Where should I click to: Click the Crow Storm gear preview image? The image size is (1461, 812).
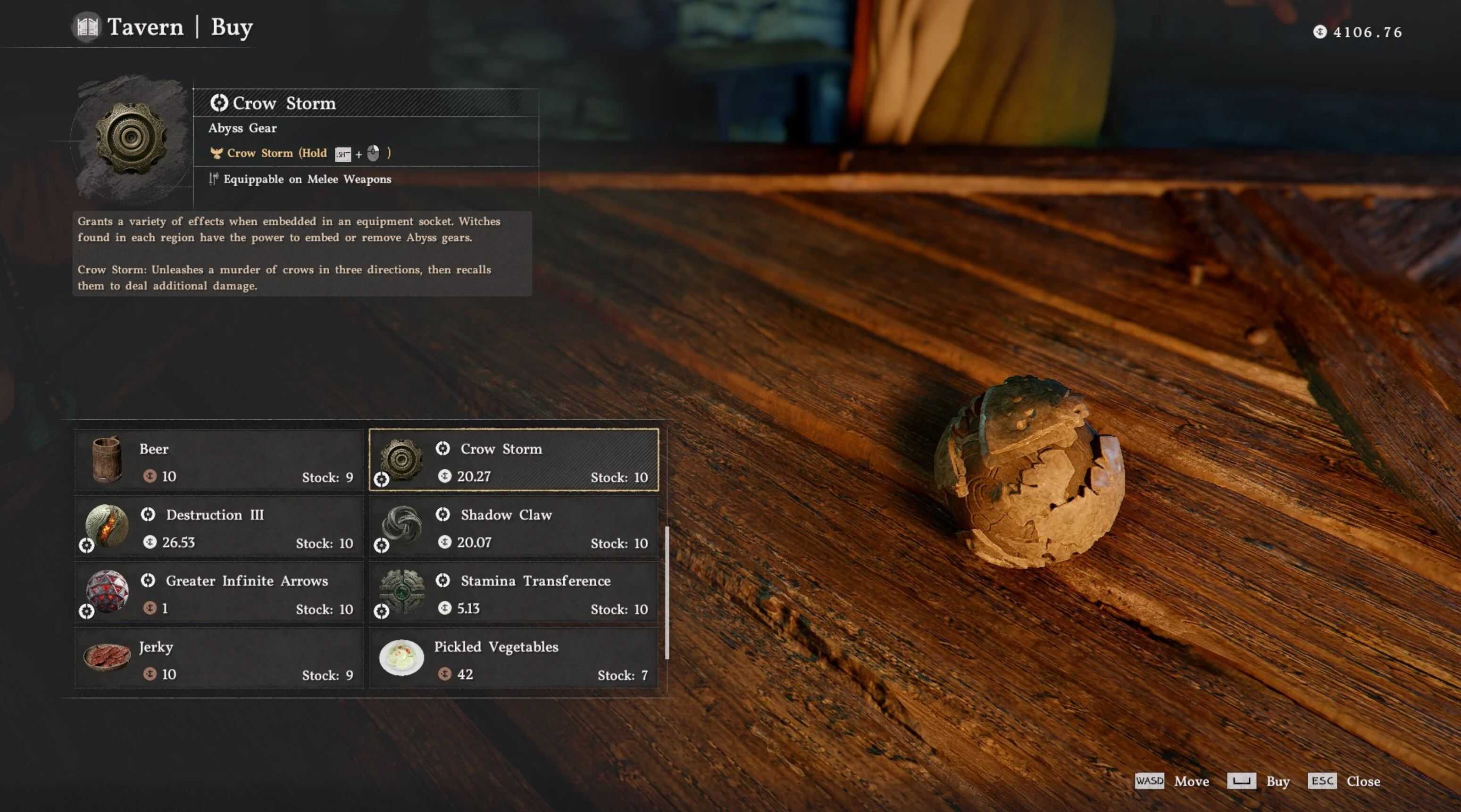pos(131,138)
